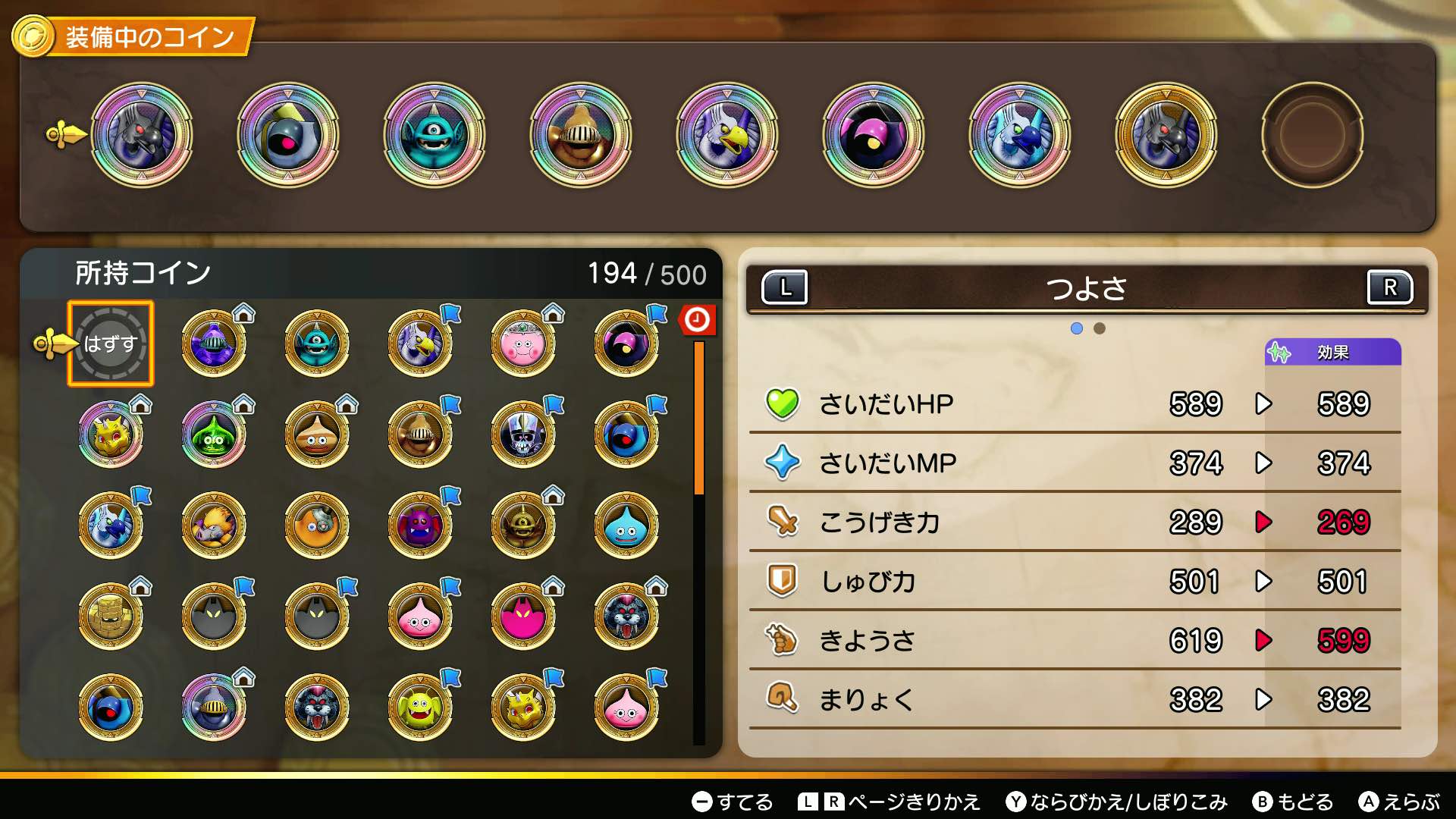1456x819 pixels.
Task: Click the pink slime coin with crown
Action: [x=524, y=343]
